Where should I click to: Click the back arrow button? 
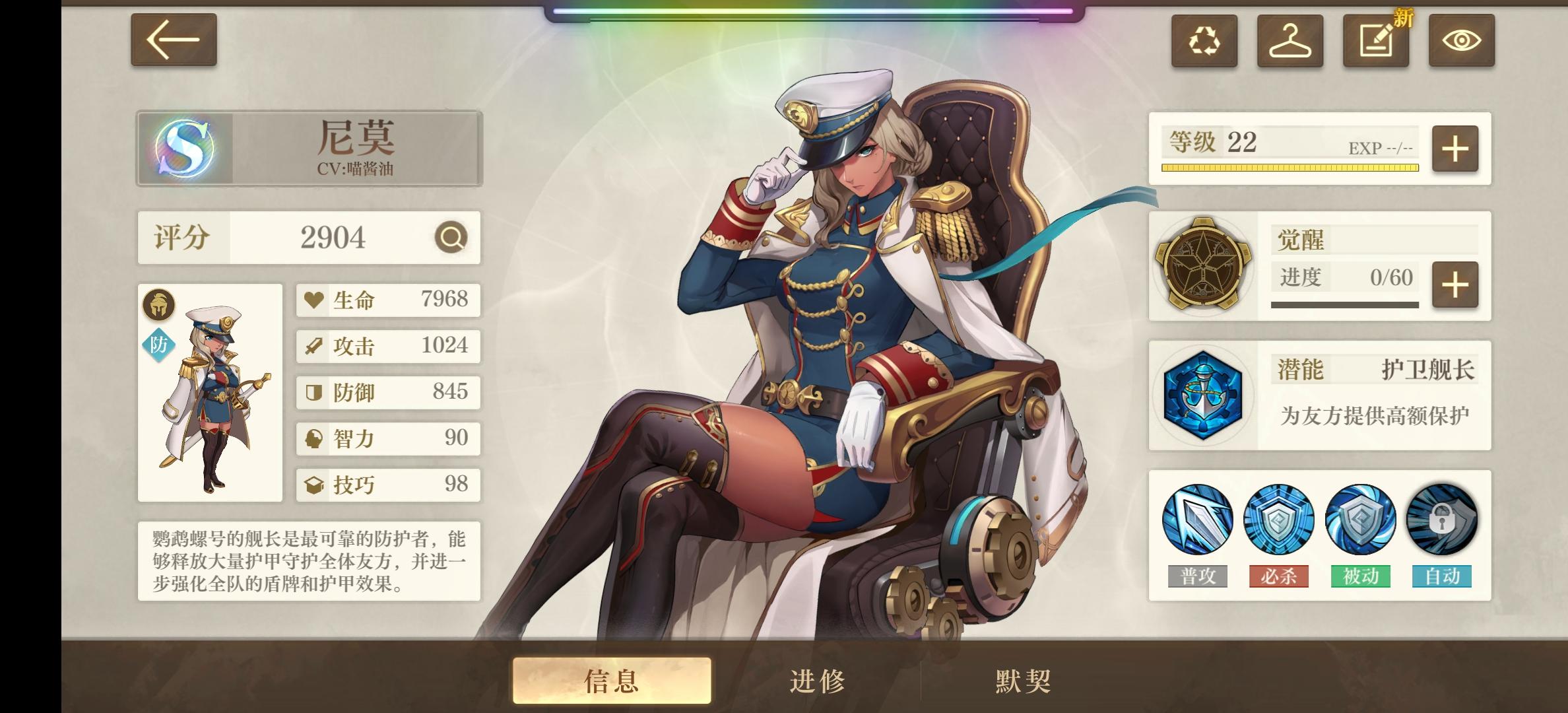tap(173, 41)
